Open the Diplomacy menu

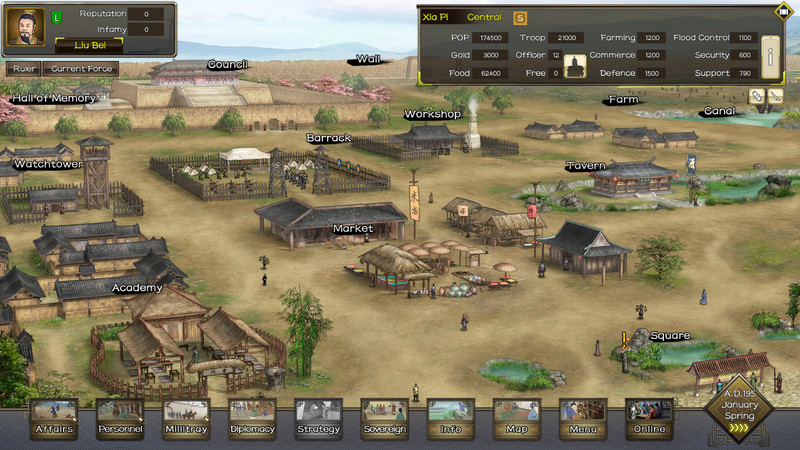coord(252,418)
